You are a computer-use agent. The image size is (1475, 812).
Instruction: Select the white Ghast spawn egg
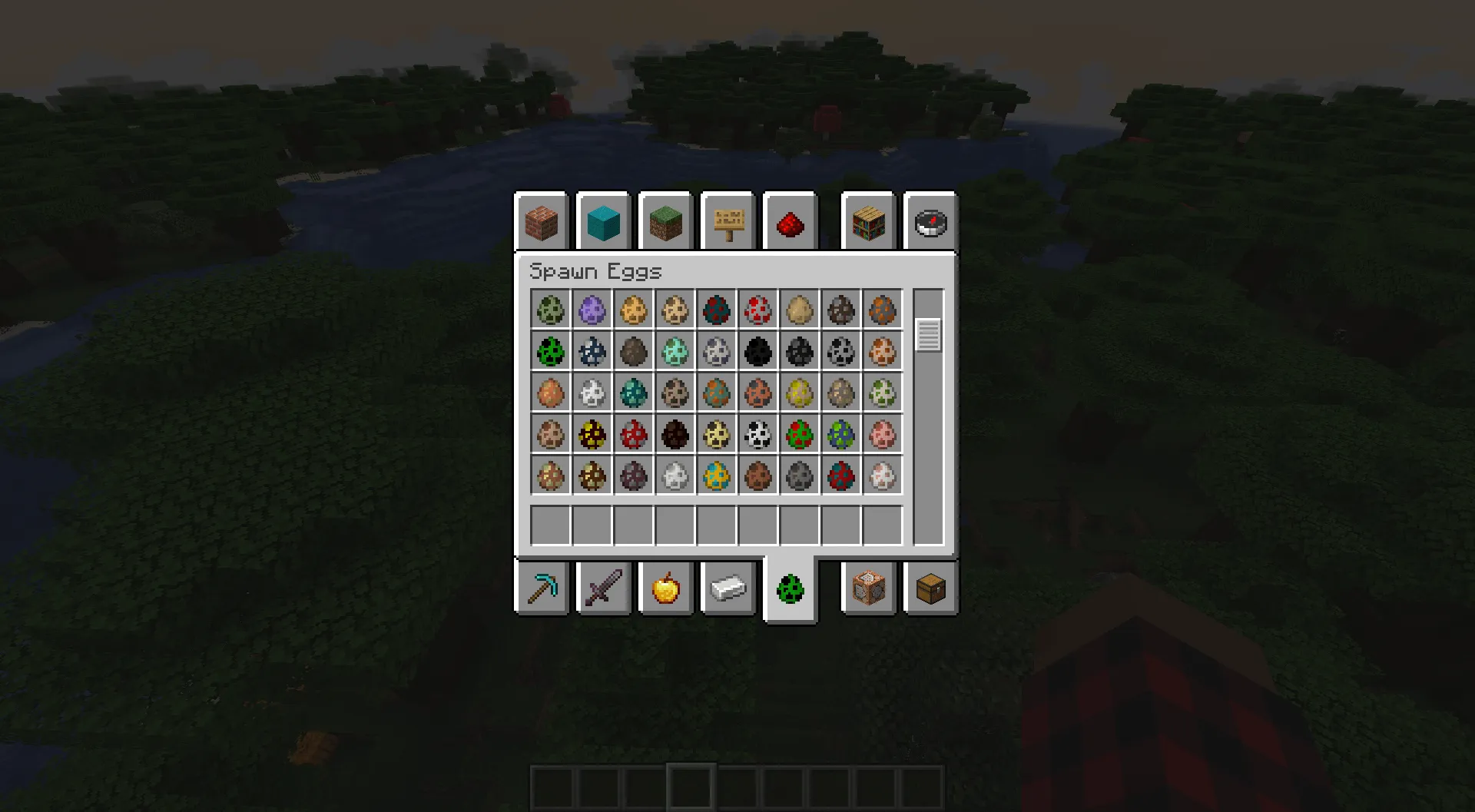tap(592, 393)
